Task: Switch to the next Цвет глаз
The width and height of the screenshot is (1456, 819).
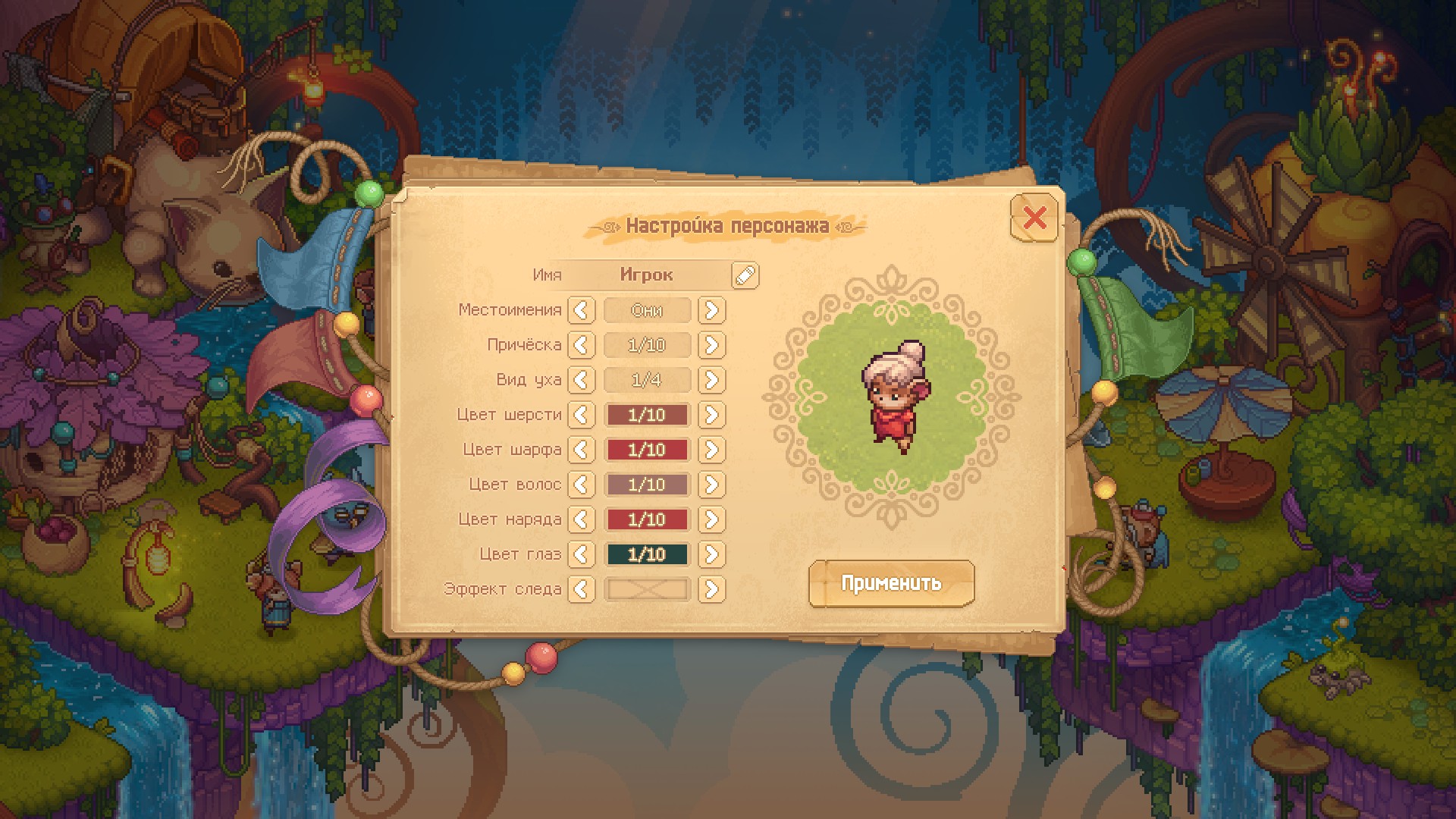Action: 711,554
